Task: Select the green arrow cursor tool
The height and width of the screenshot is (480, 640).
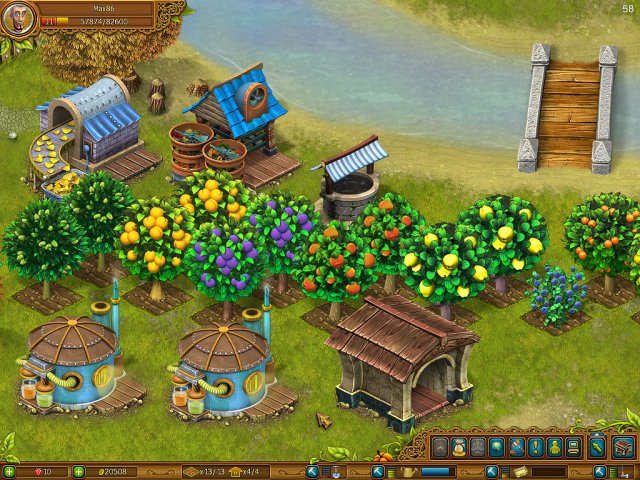Action: 597,447
